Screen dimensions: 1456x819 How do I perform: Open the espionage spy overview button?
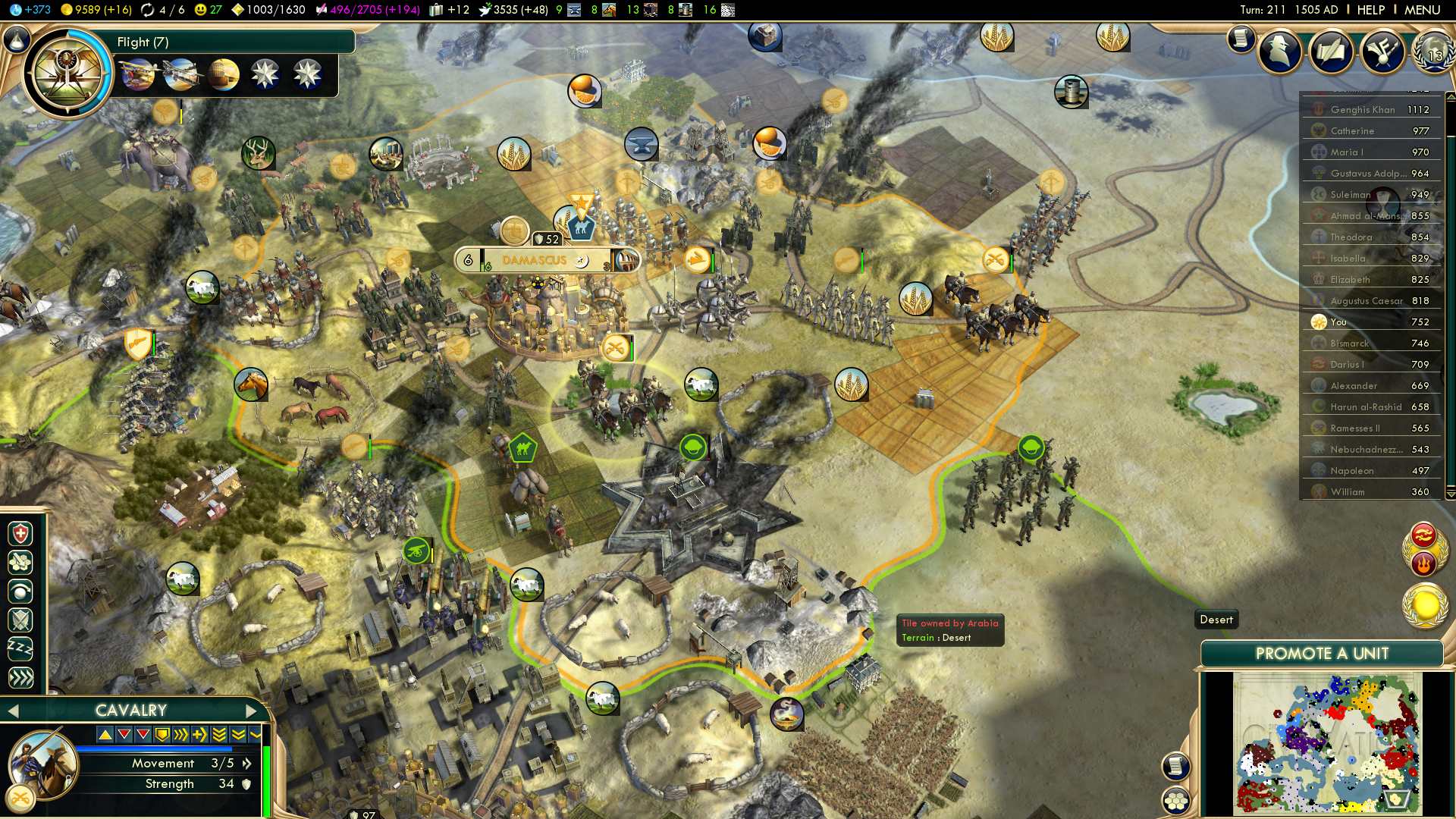click(x=1280, y=52)
